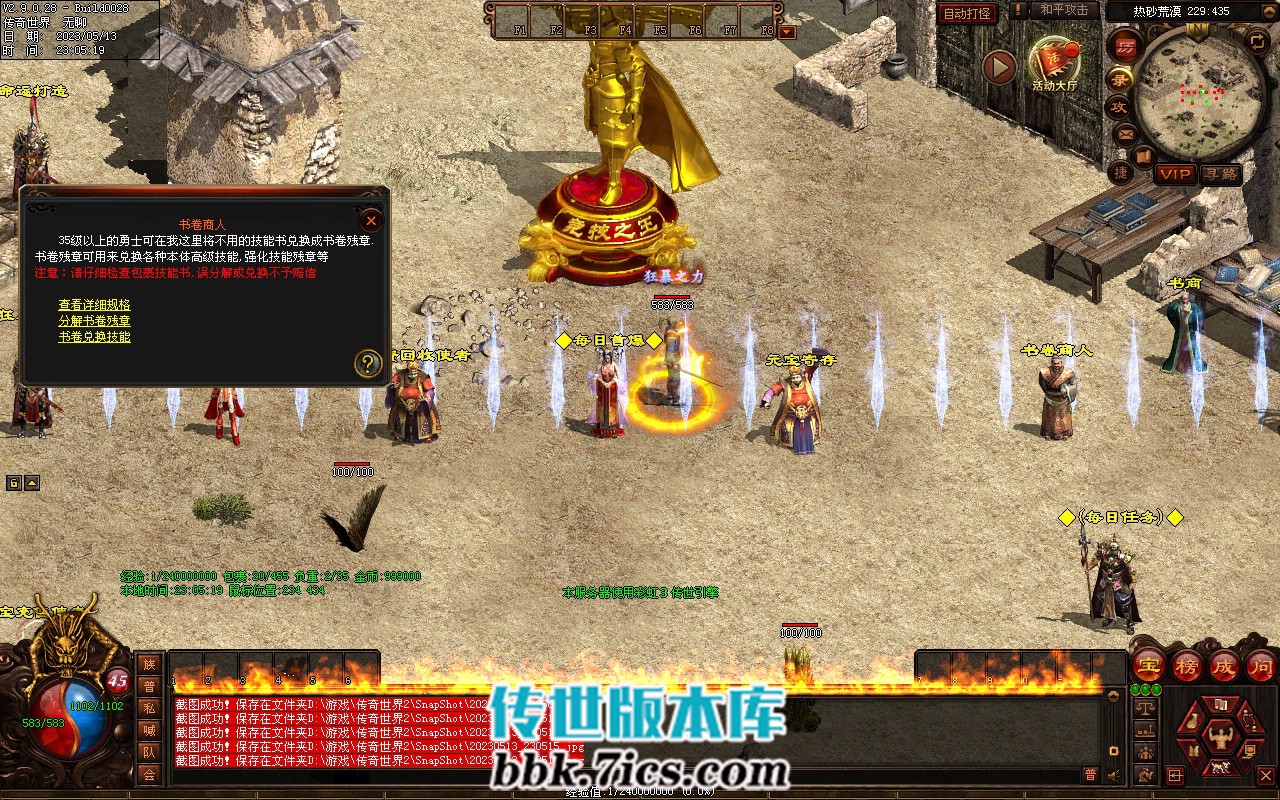
Task: Click the round play arrow button
Action: pos(999,67)
